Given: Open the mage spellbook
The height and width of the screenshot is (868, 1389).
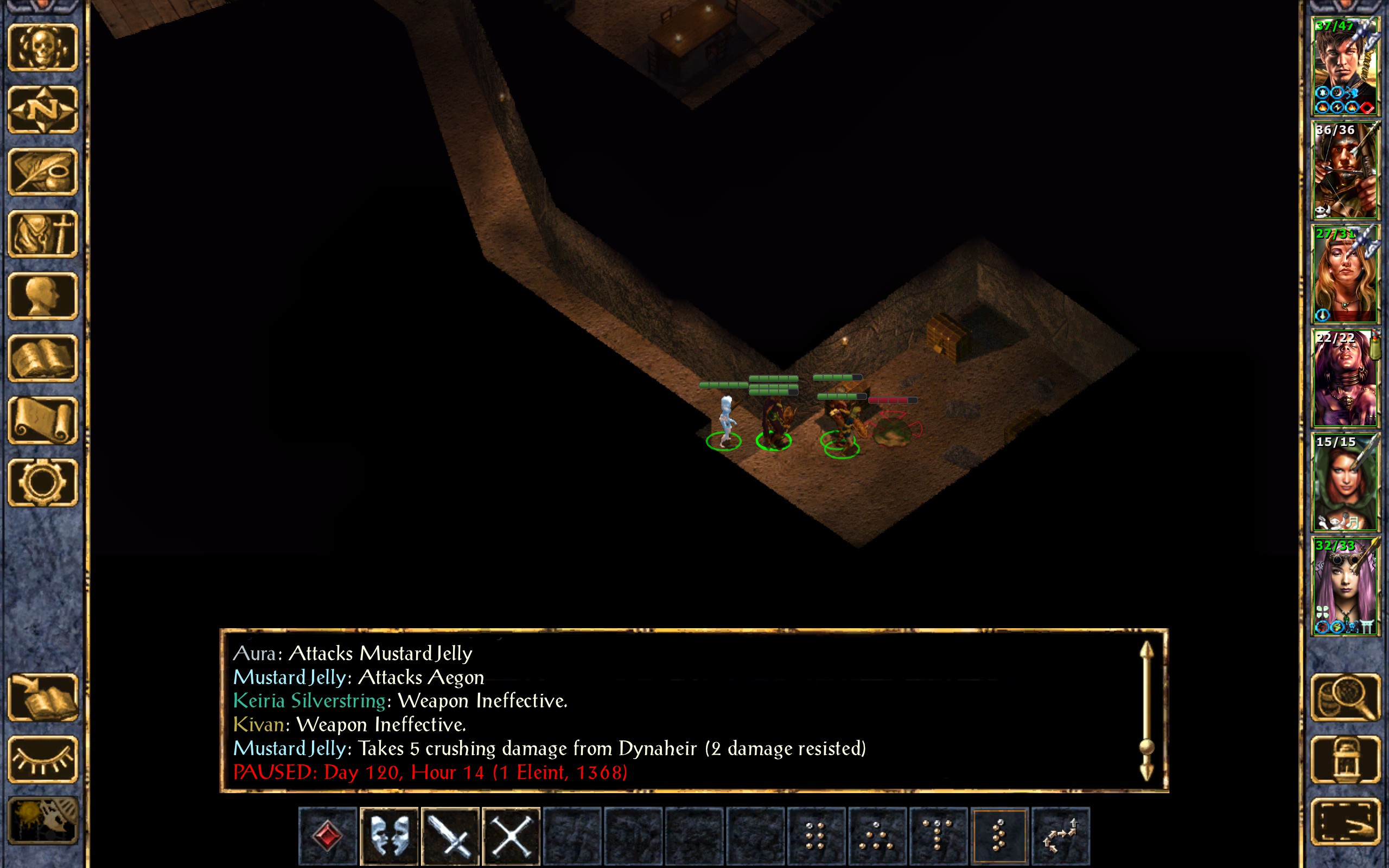Looking at the screenshot, I should (42, 358).
